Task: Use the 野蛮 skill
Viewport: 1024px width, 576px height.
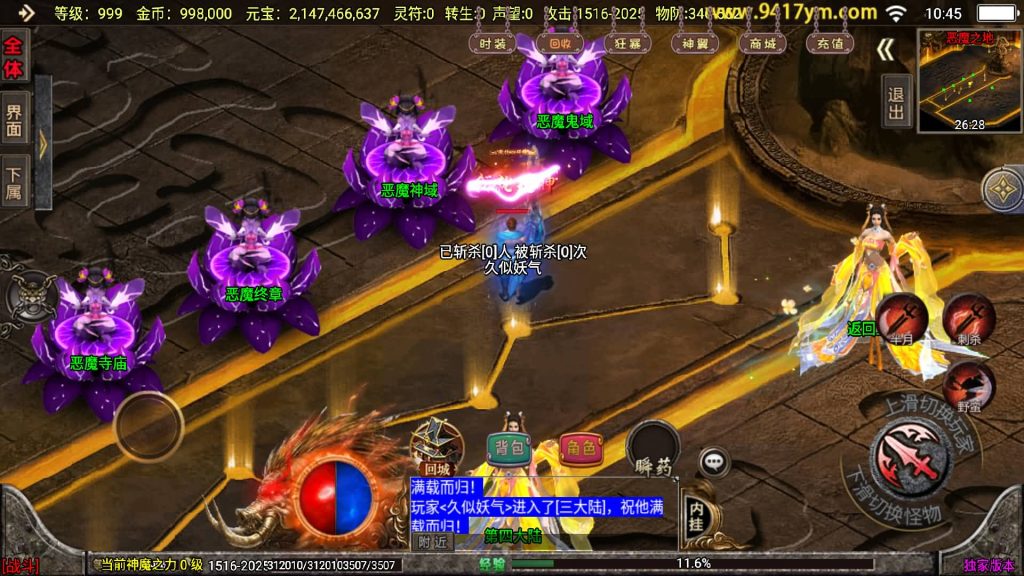Action: [x=968, y=385]
